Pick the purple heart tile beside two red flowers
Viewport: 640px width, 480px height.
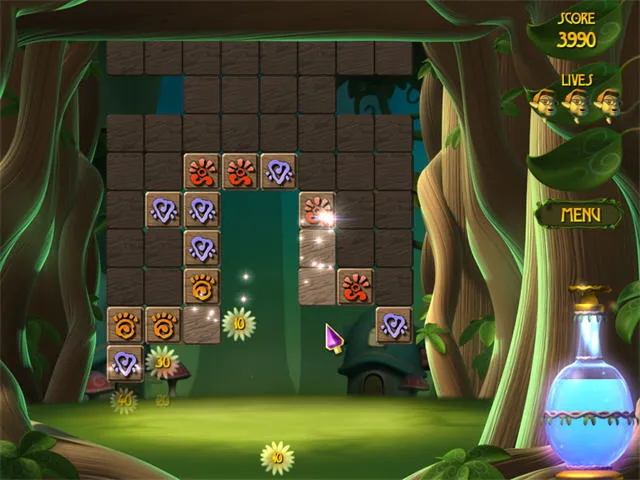[x=278, y=171]
